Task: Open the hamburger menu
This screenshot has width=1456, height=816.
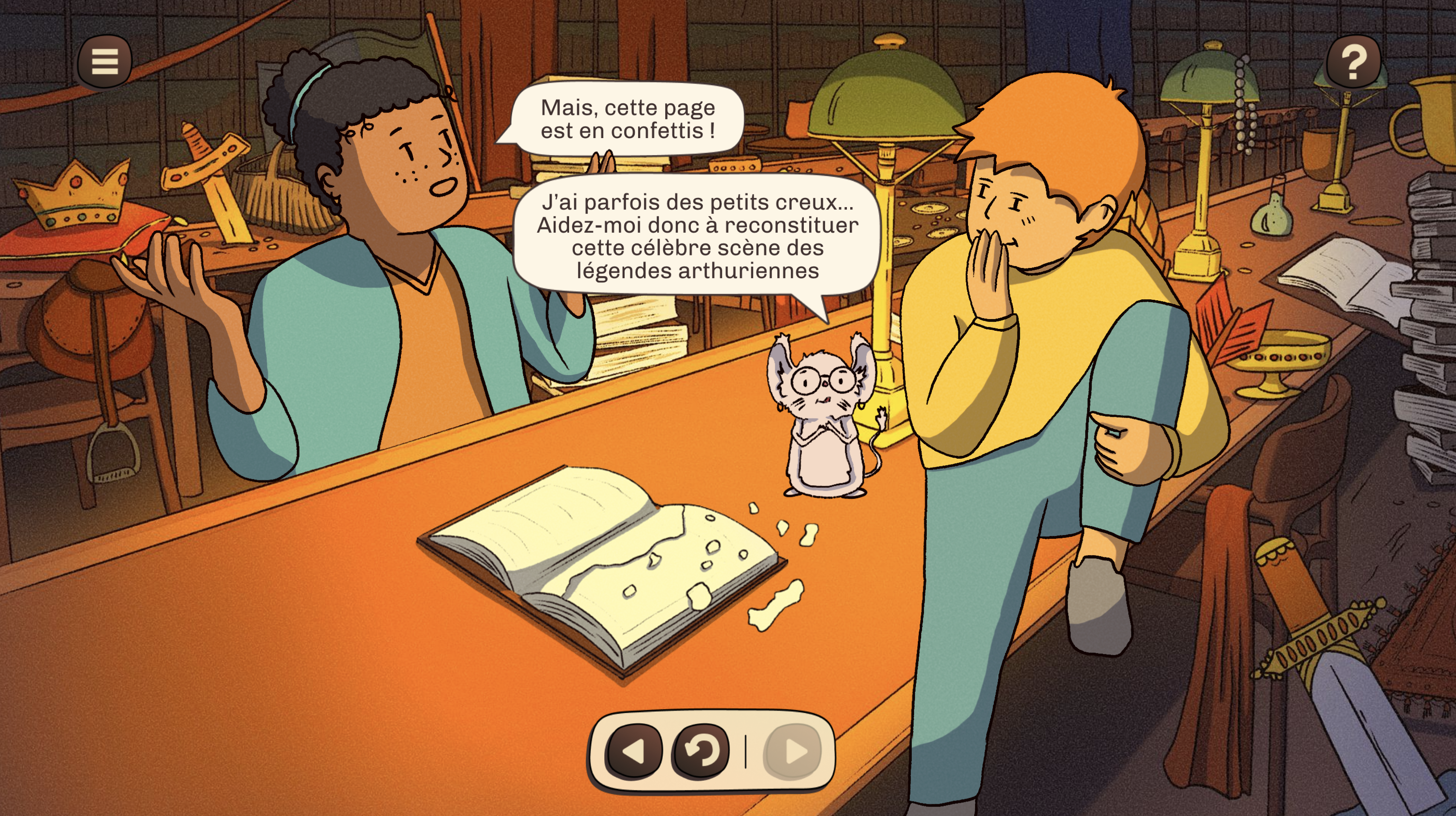Action: click(104, 62)
